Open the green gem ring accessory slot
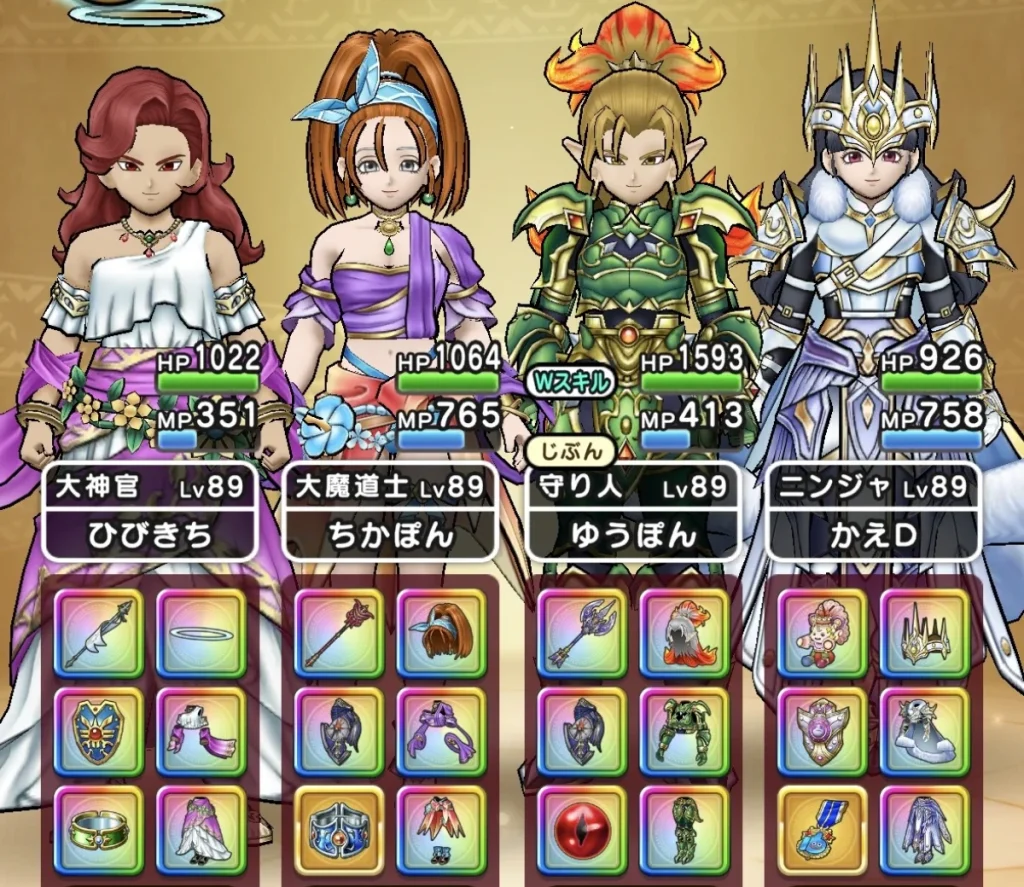Screen dimensions: 1024x887 tap(99, 831)
